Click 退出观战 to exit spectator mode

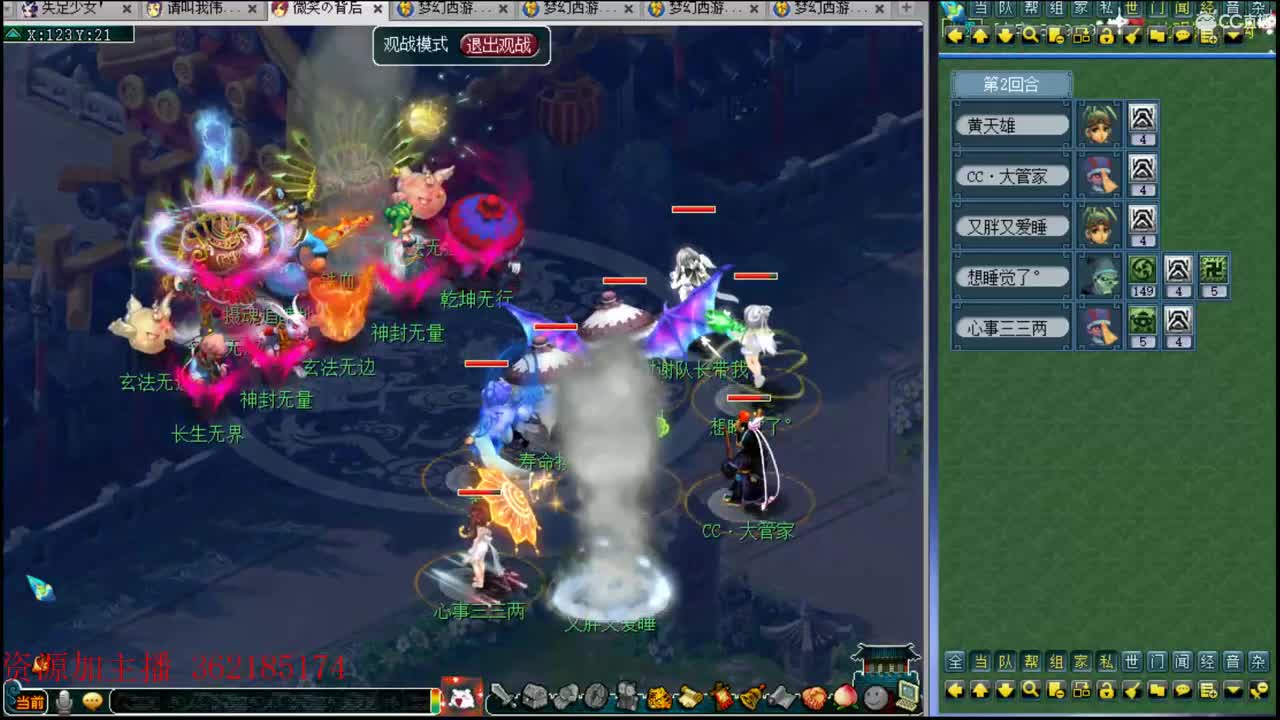point(498,45)
